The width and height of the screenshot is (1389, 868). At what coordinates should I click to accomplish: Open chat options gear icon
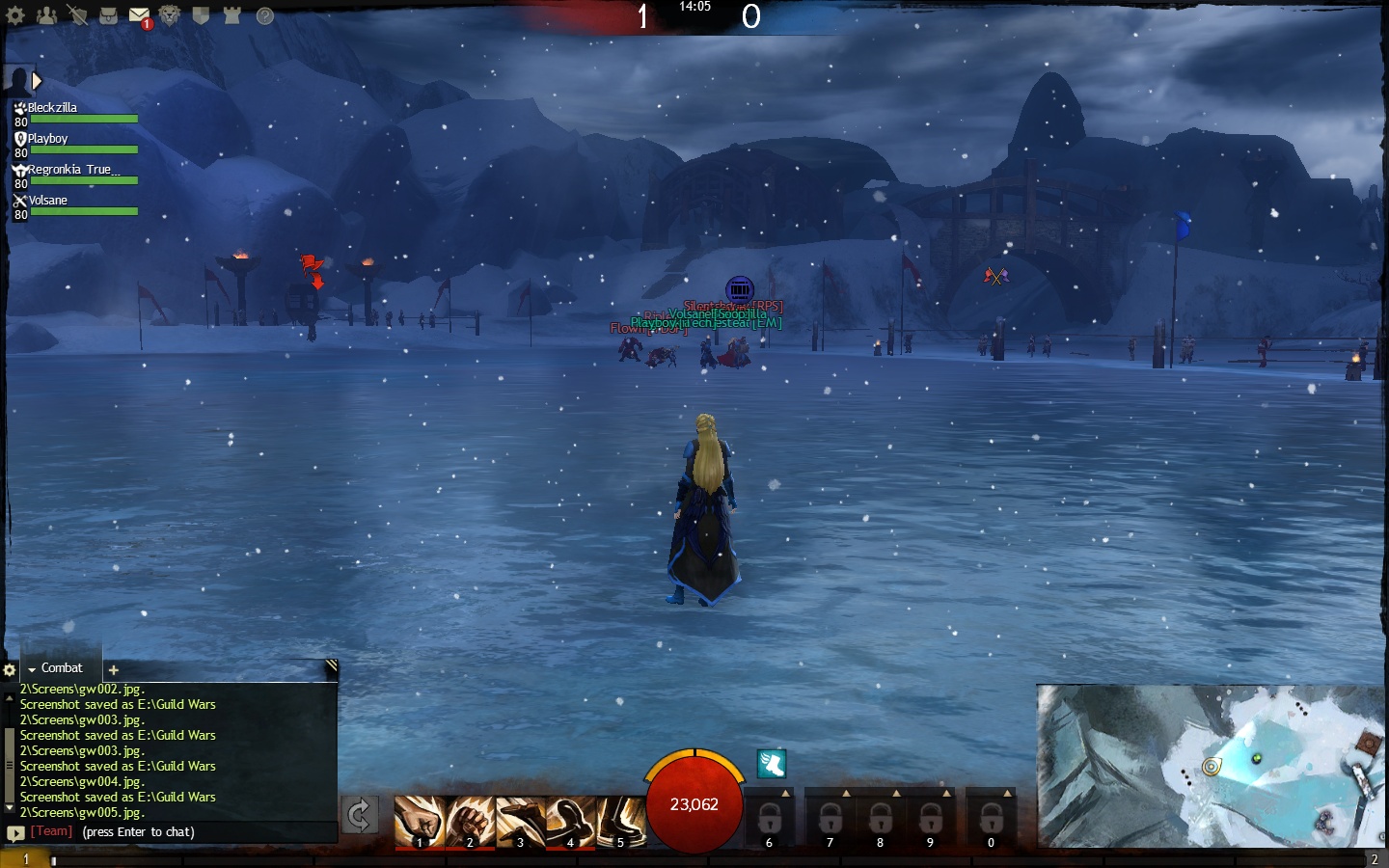pyautogui.click(x=10, y=669)
